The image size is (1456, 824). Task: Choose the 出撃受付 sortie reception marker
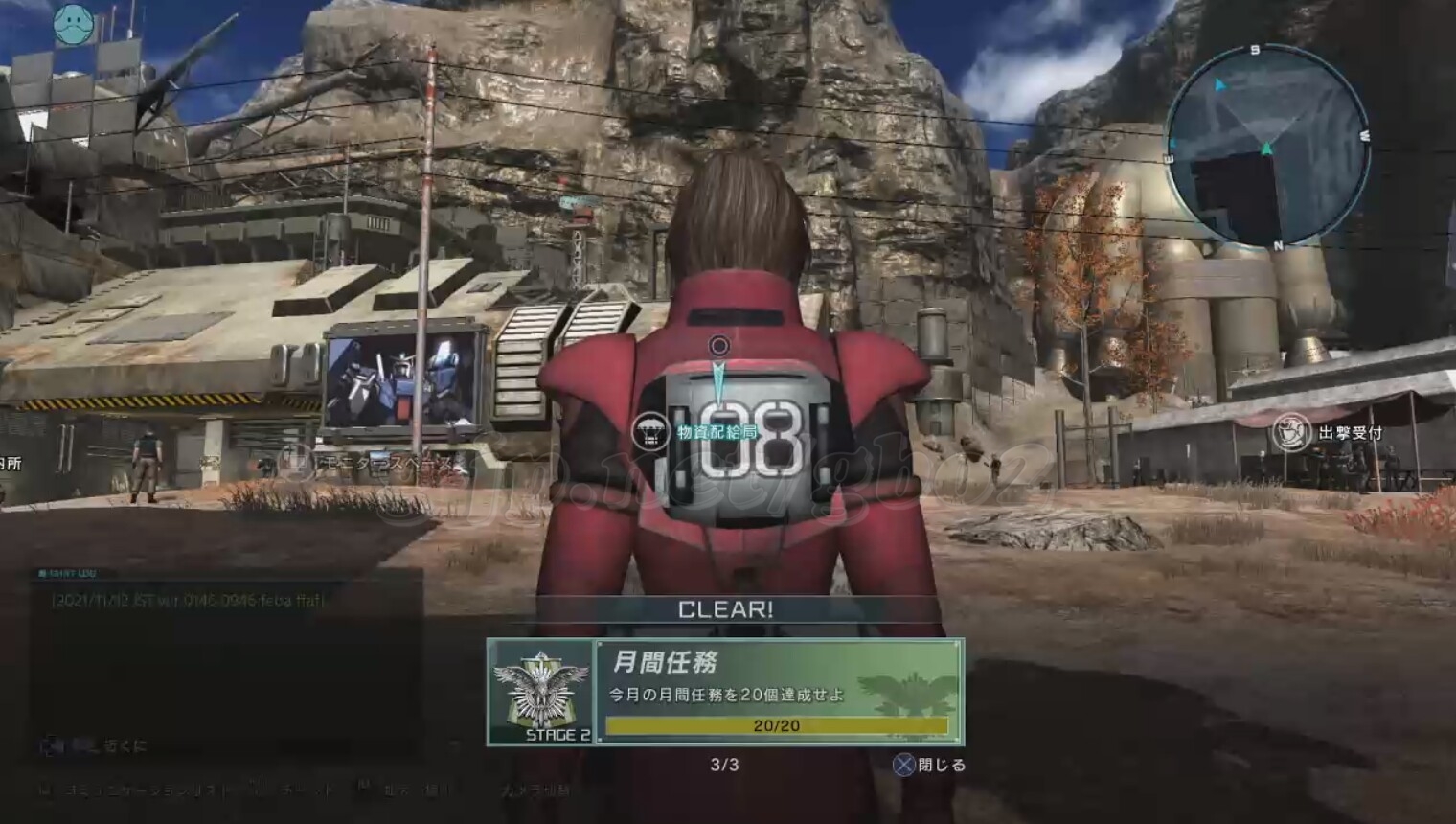point(1291,433)
